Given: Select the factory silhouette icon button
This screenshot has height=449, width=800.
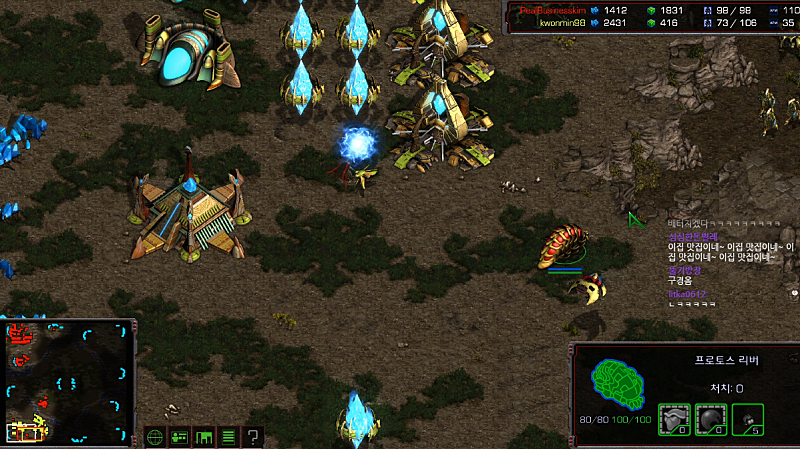Looking at the screenshot, I should pos(204,437).
